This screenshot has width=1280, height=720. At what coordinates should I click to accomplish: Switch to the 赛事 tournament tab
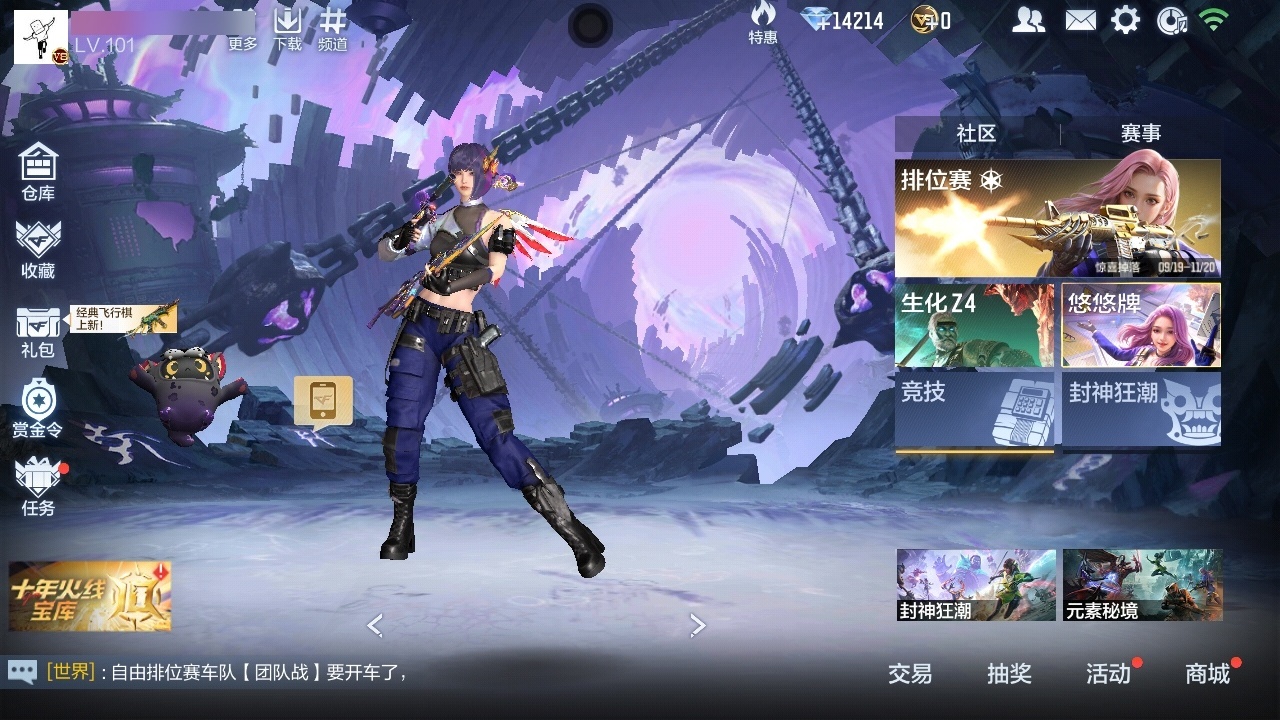(1141, 134)
